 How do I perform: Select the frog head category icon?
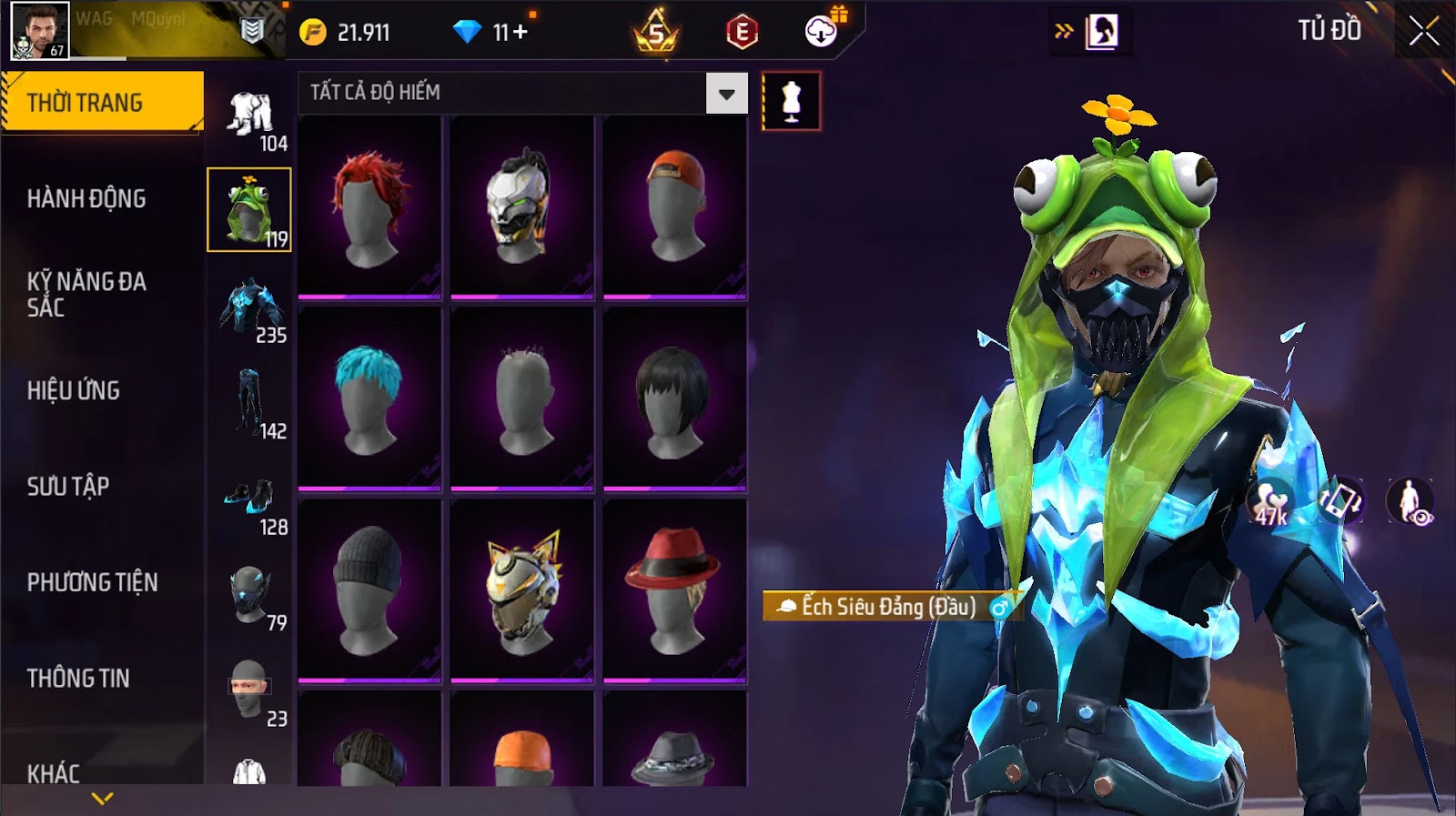(248, 209)
